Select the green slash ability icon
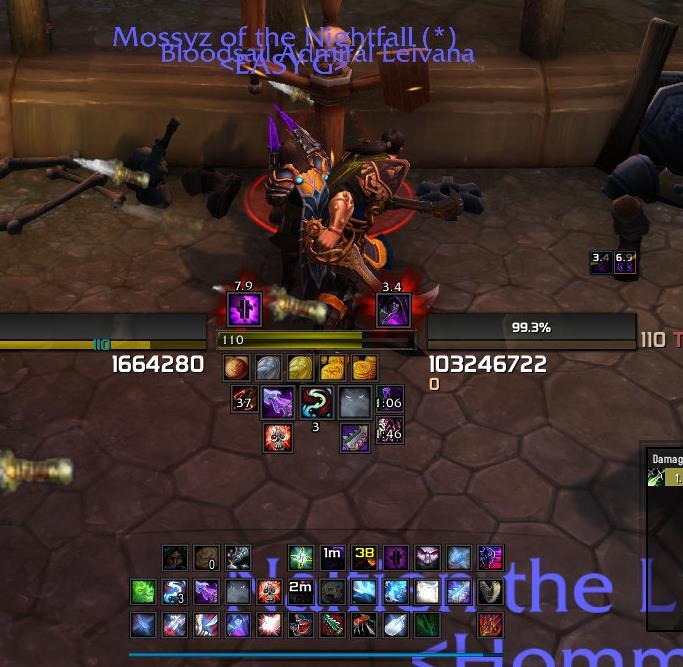This screenshot has width=683, height=667. 427,626
